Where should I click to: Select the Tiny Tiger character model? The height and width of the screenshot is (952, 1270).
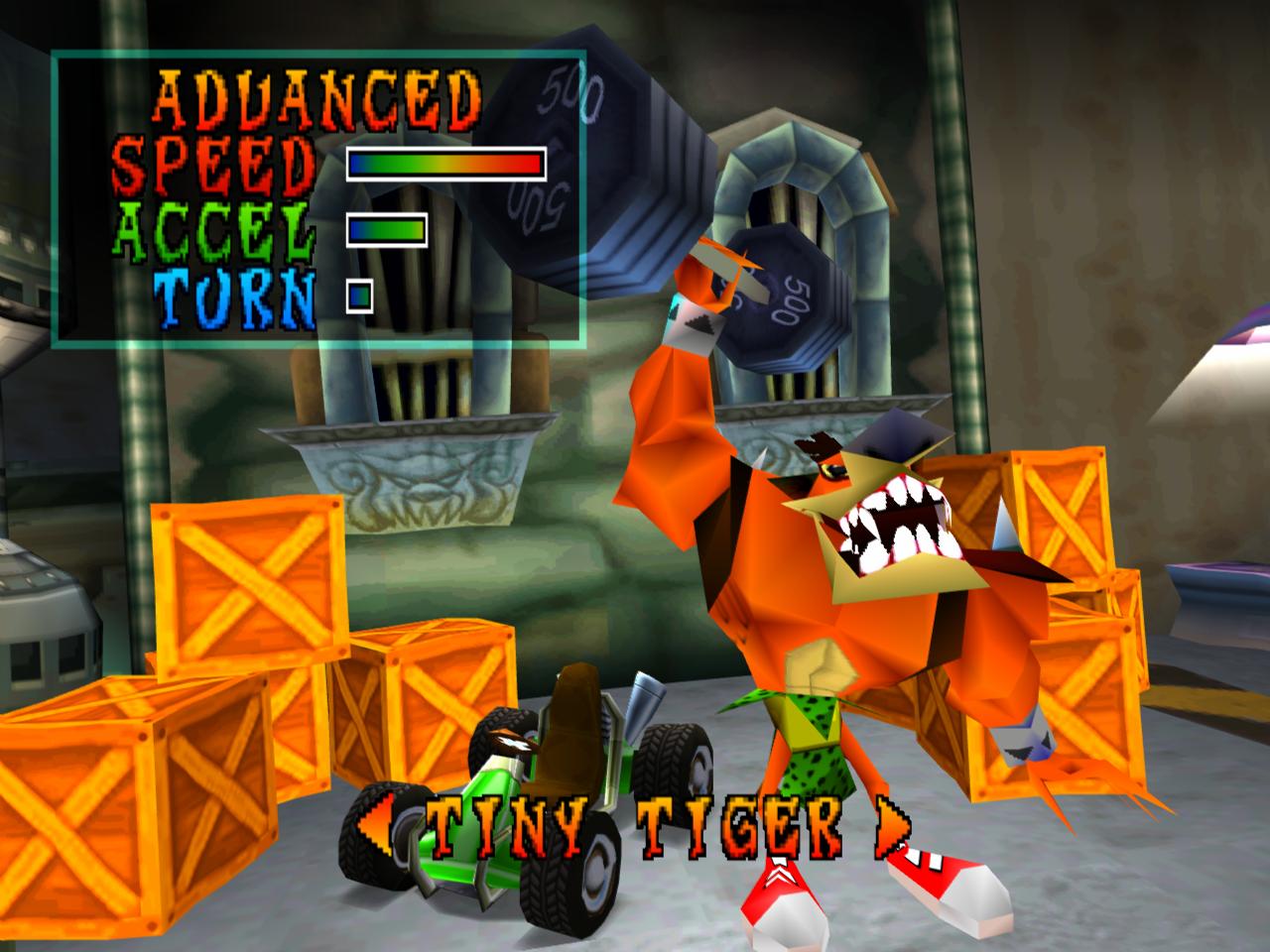tap(843, 595)
